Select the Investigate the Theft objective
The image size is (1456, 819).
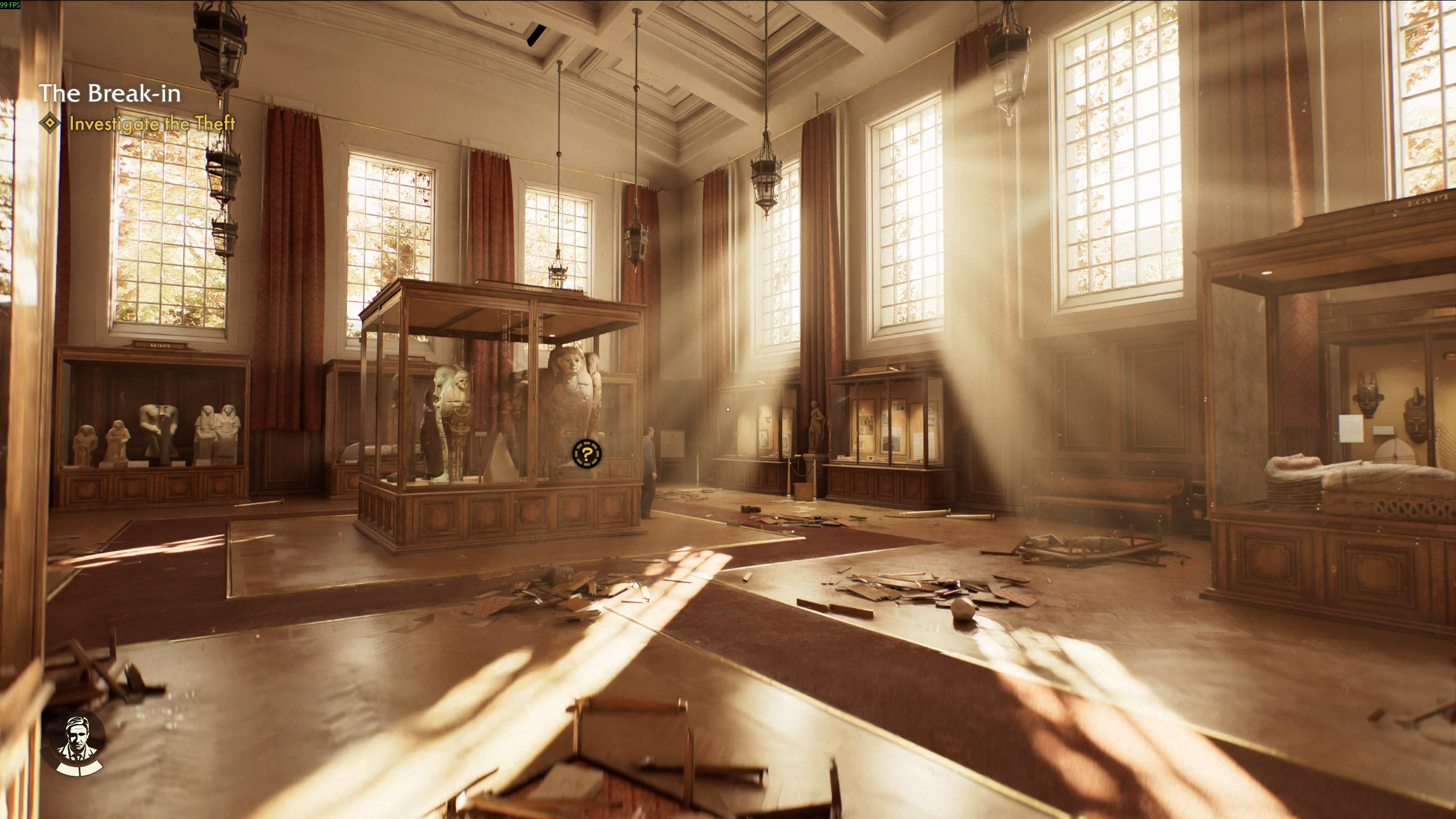coord(151,123)
